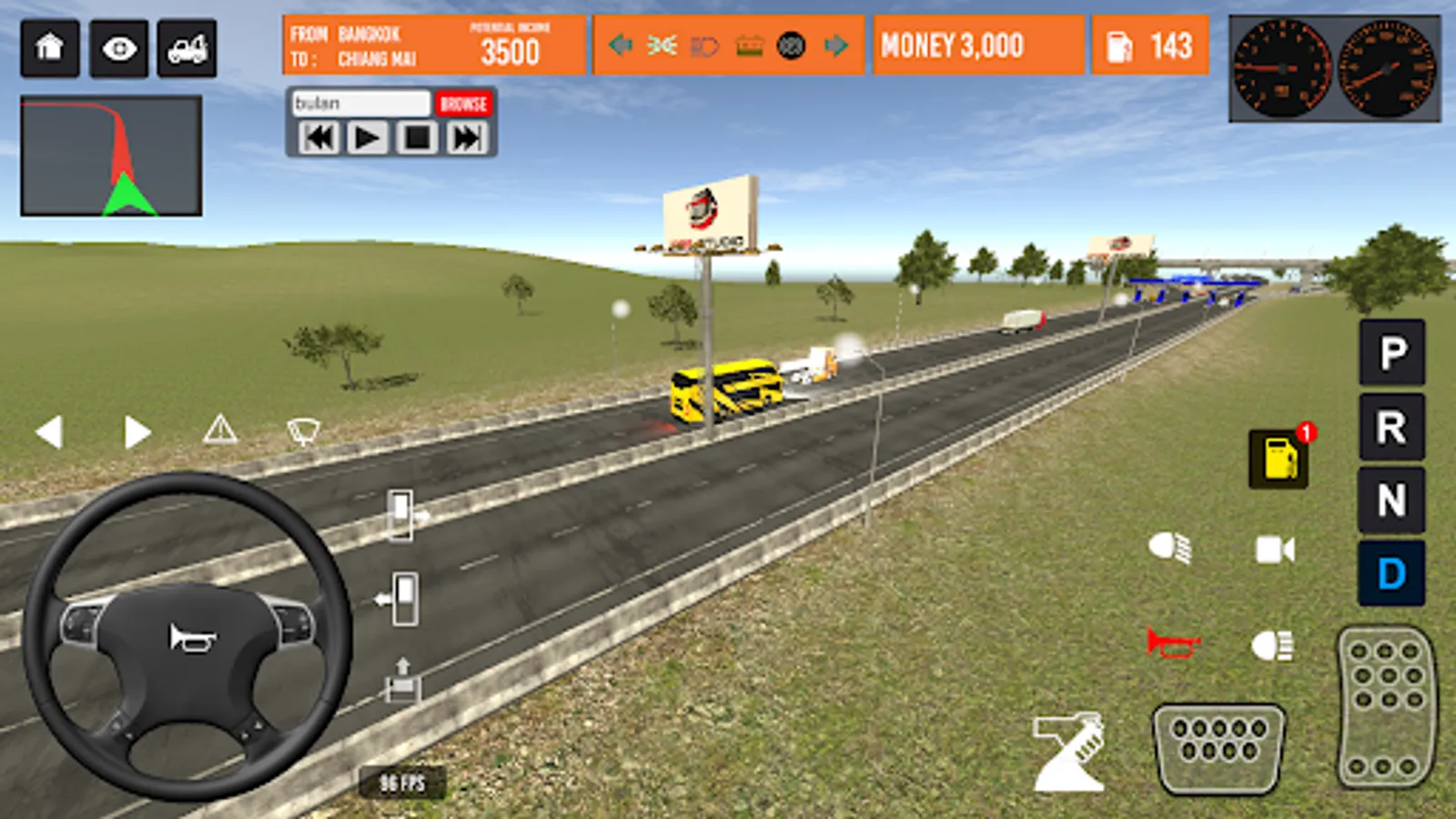Shift into Park gear
Viewport: 1456px width, 819px height.
pos(1392,352)
